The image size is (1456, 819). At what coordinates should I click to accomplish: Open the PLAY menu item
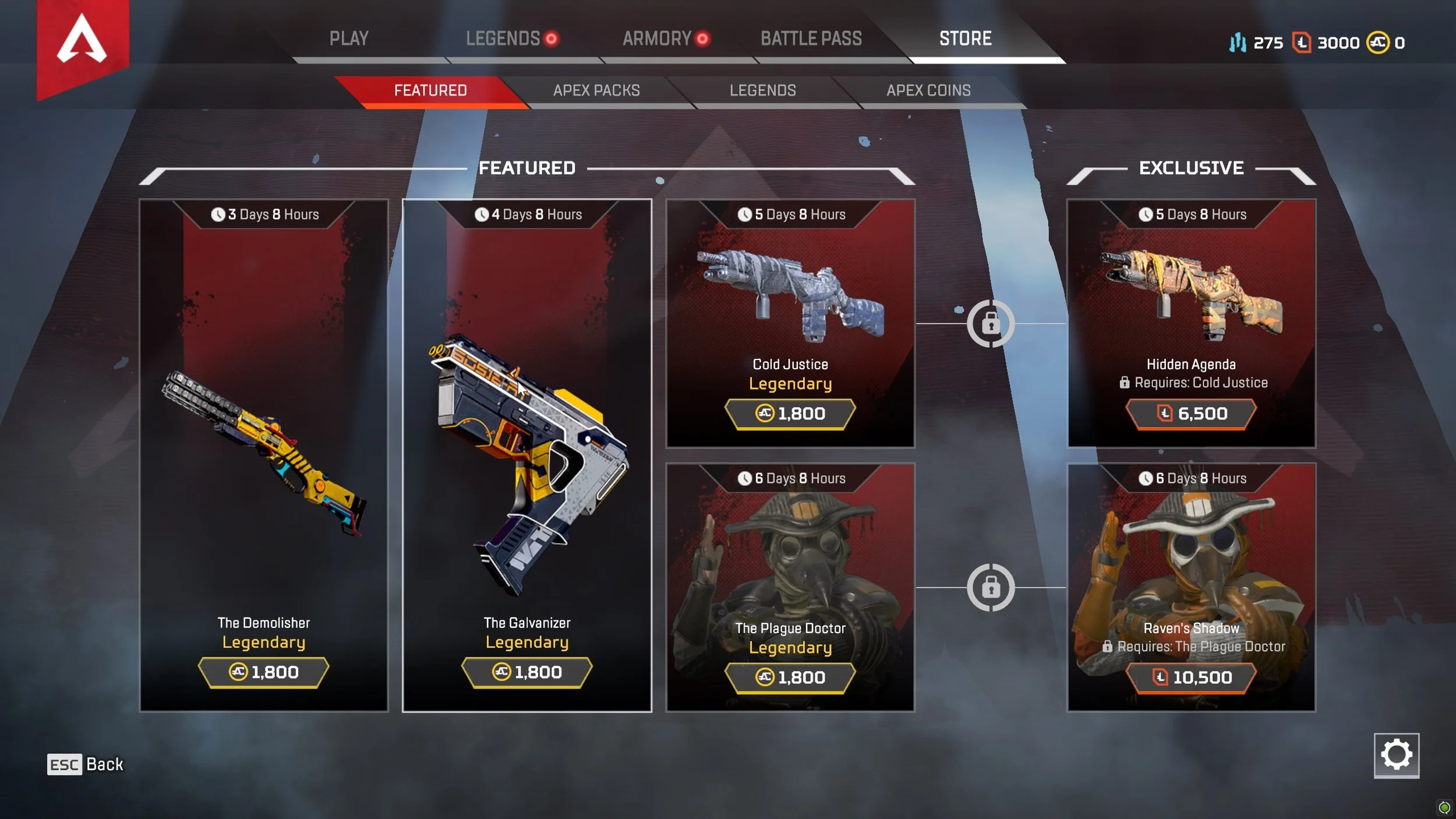[349, 38]
